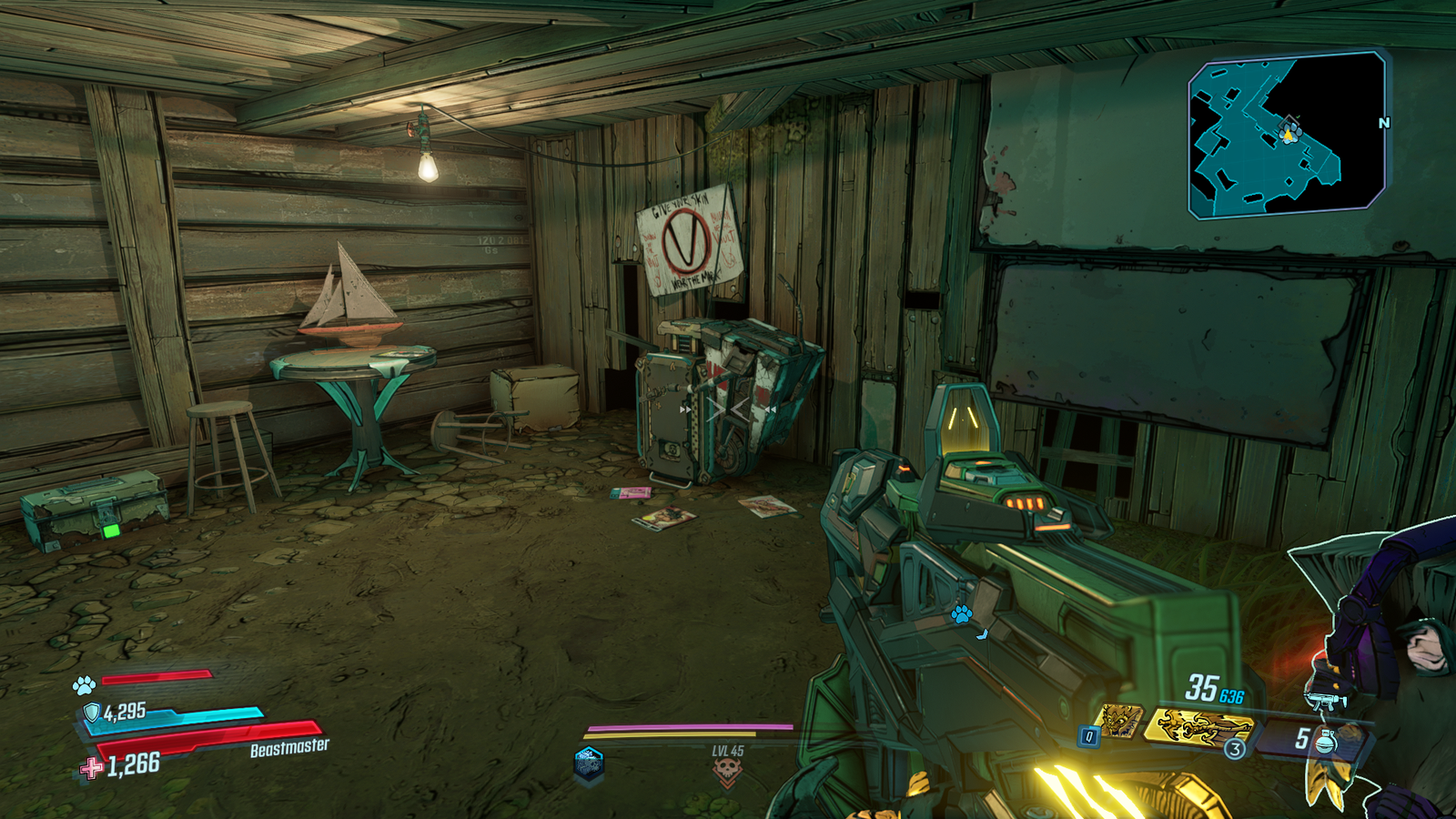Click the player arrow on the minimap
Image resolution: width=1456 pixels, height=819 pixels.
pos(1289,134)
